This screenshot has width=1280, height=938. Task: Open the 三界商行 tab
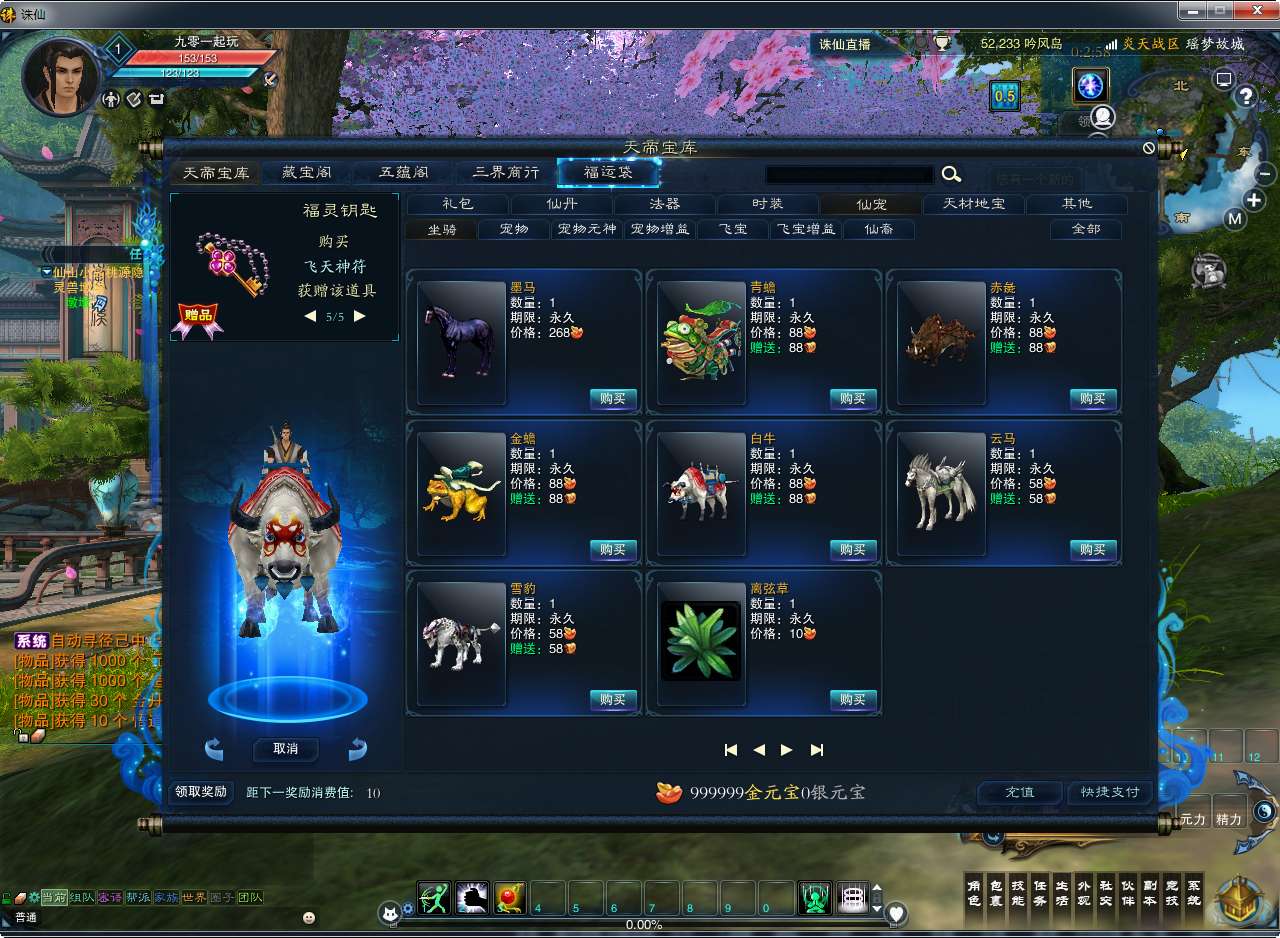tap(506, 173)
